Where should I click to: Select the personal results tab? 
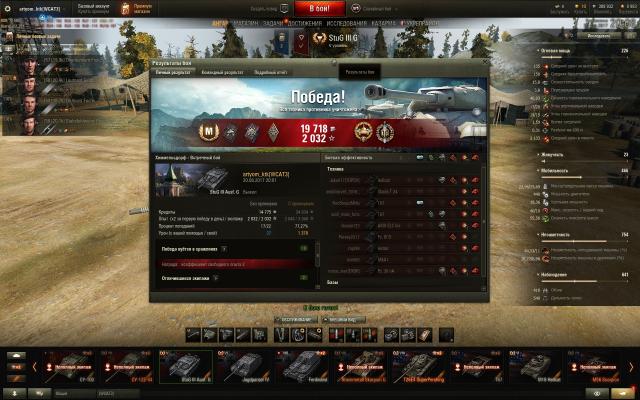pyautogui.click(x=172, y=73)
